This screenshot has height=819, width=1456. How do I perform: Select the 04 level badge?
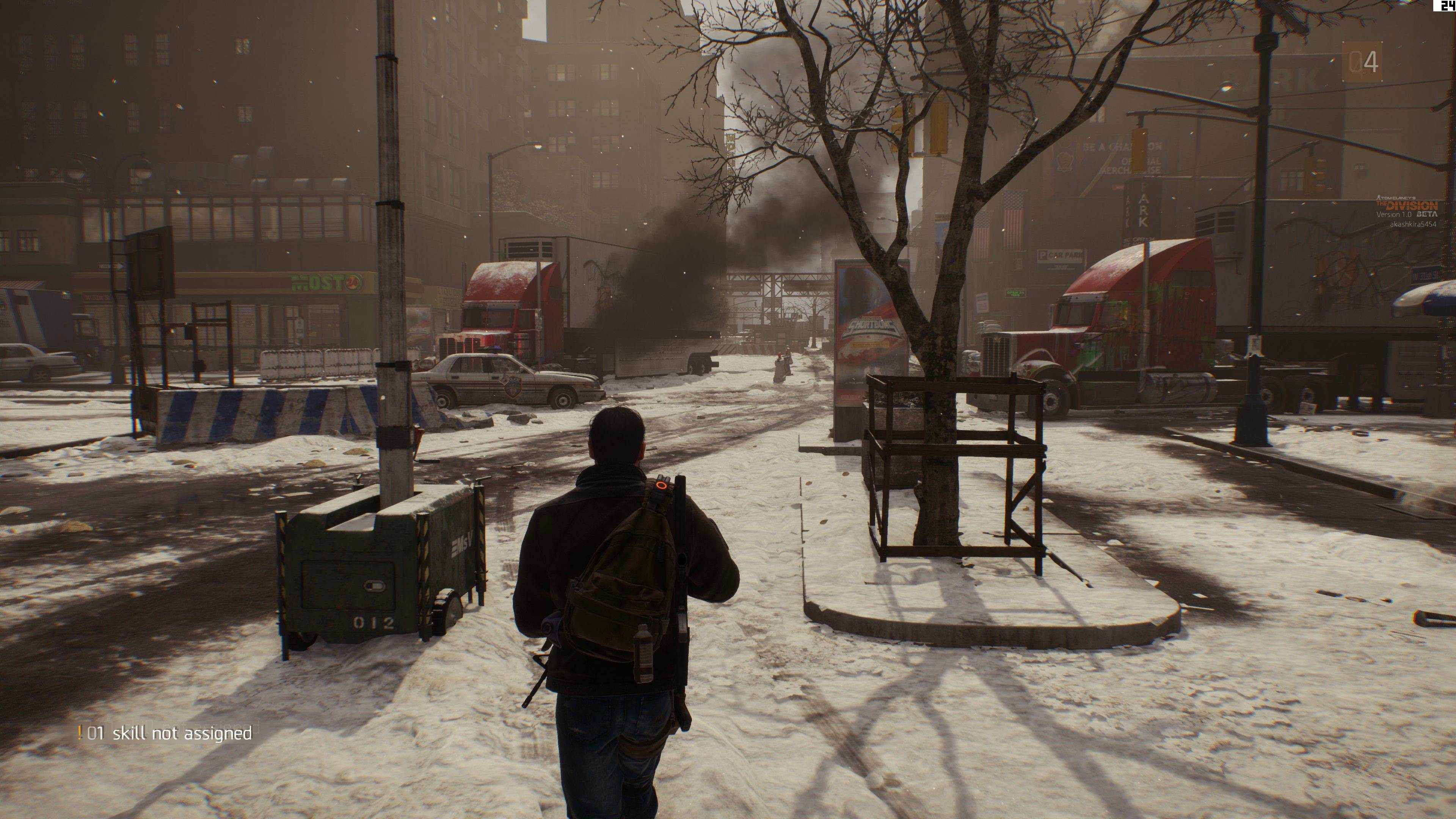click(1362, 61)
